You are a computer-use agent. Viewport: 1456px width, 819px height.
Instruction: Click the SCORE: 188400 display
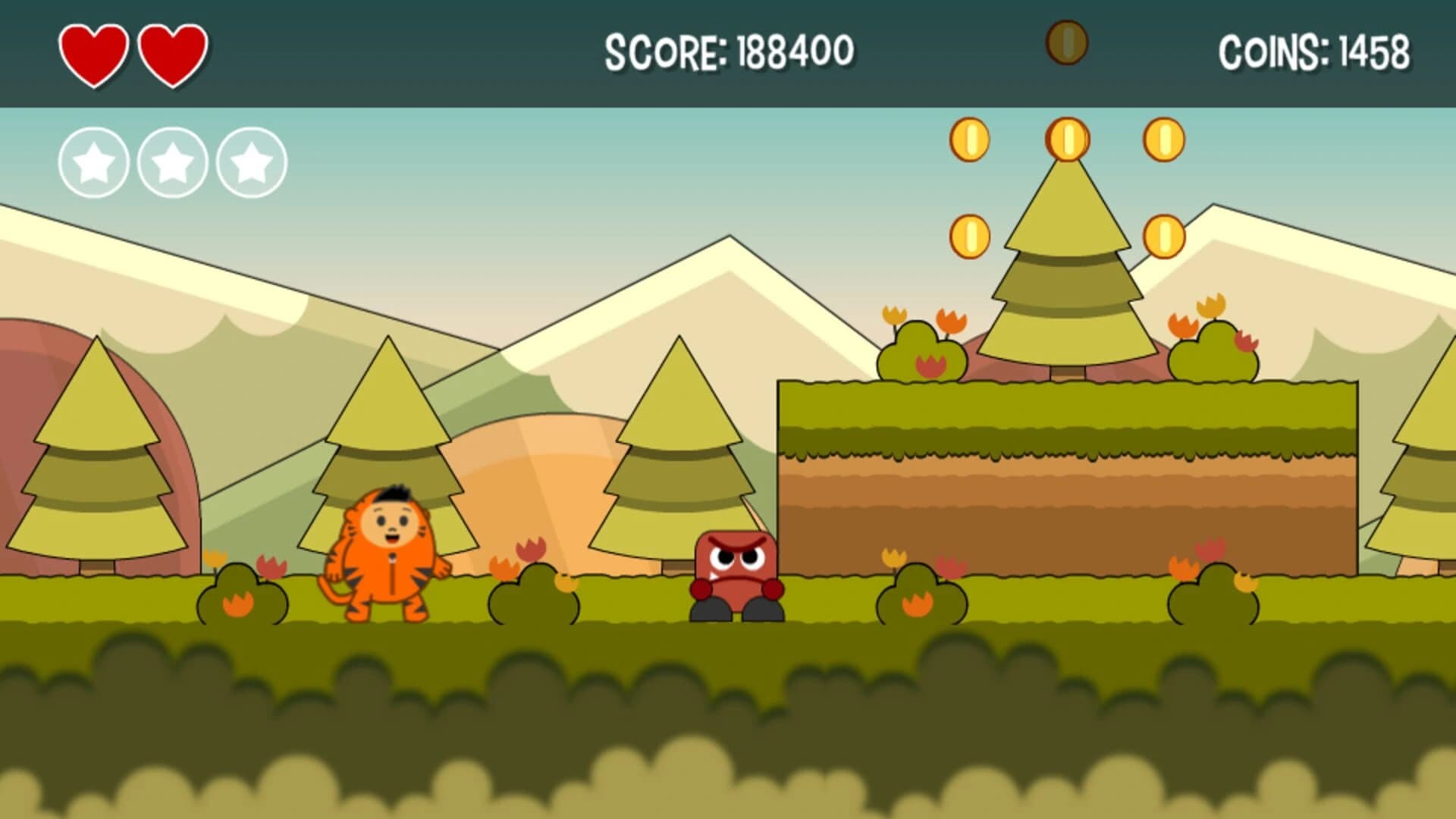[730, 49]
